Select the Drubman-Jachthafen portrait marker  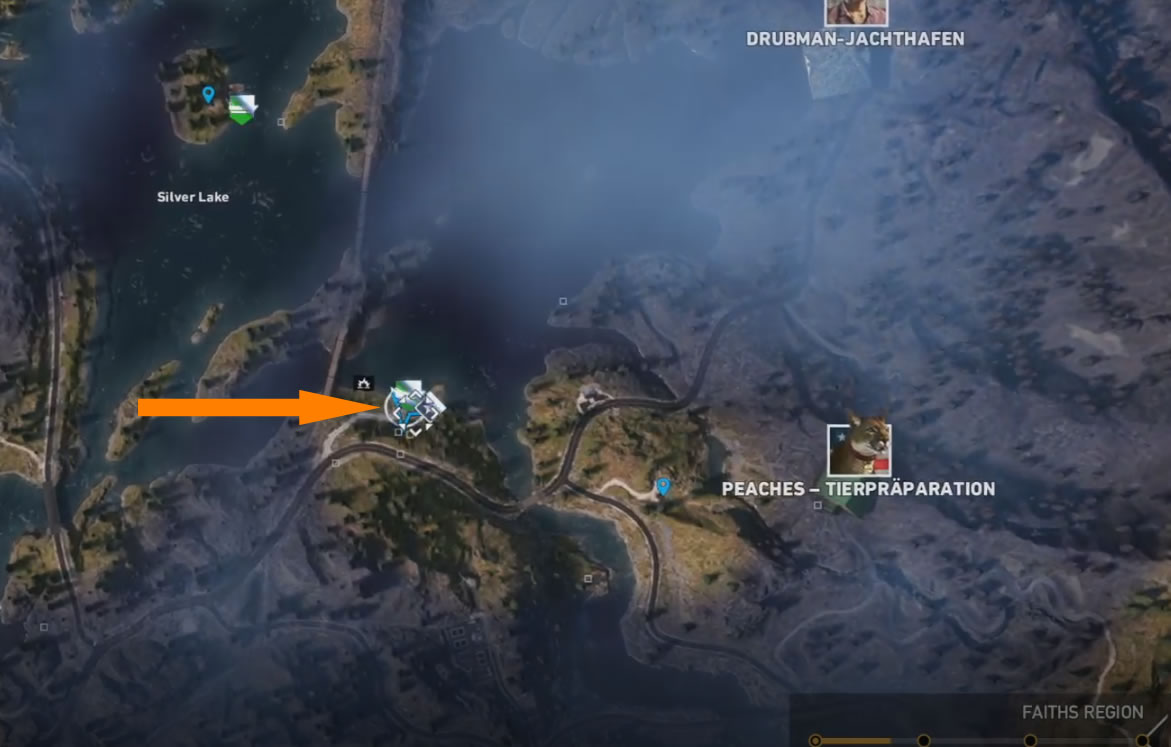856,11
